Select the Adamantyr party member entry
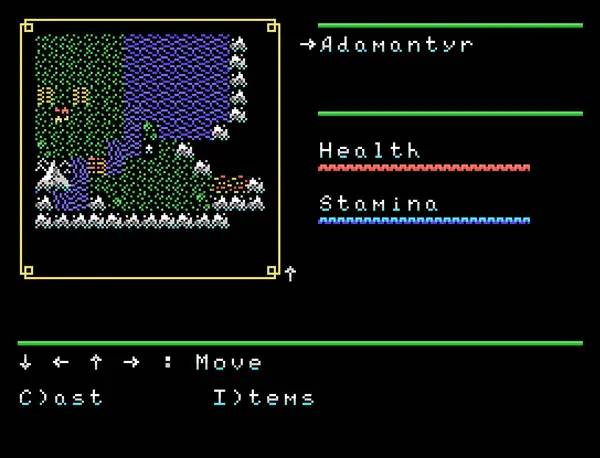Image resolution: width=600 pixels, height=458 pixels. 396,45
